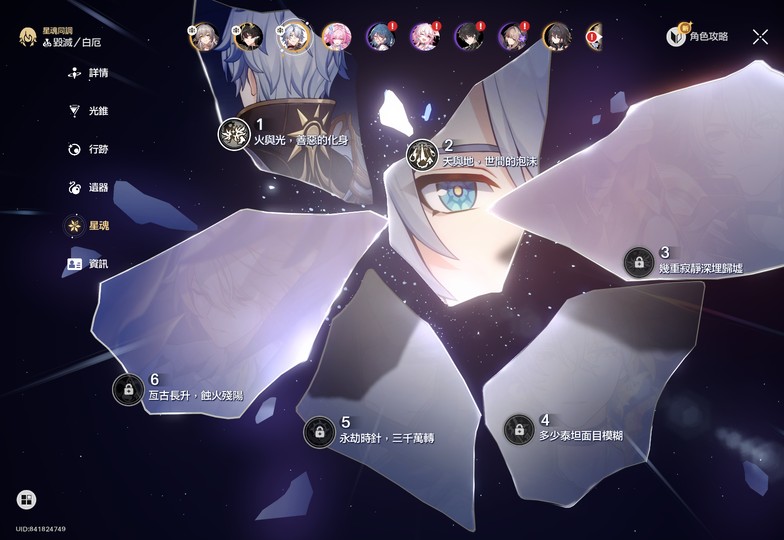
Task: Choose the first grey-haired character portrait
Action: [x=204, y=37]
